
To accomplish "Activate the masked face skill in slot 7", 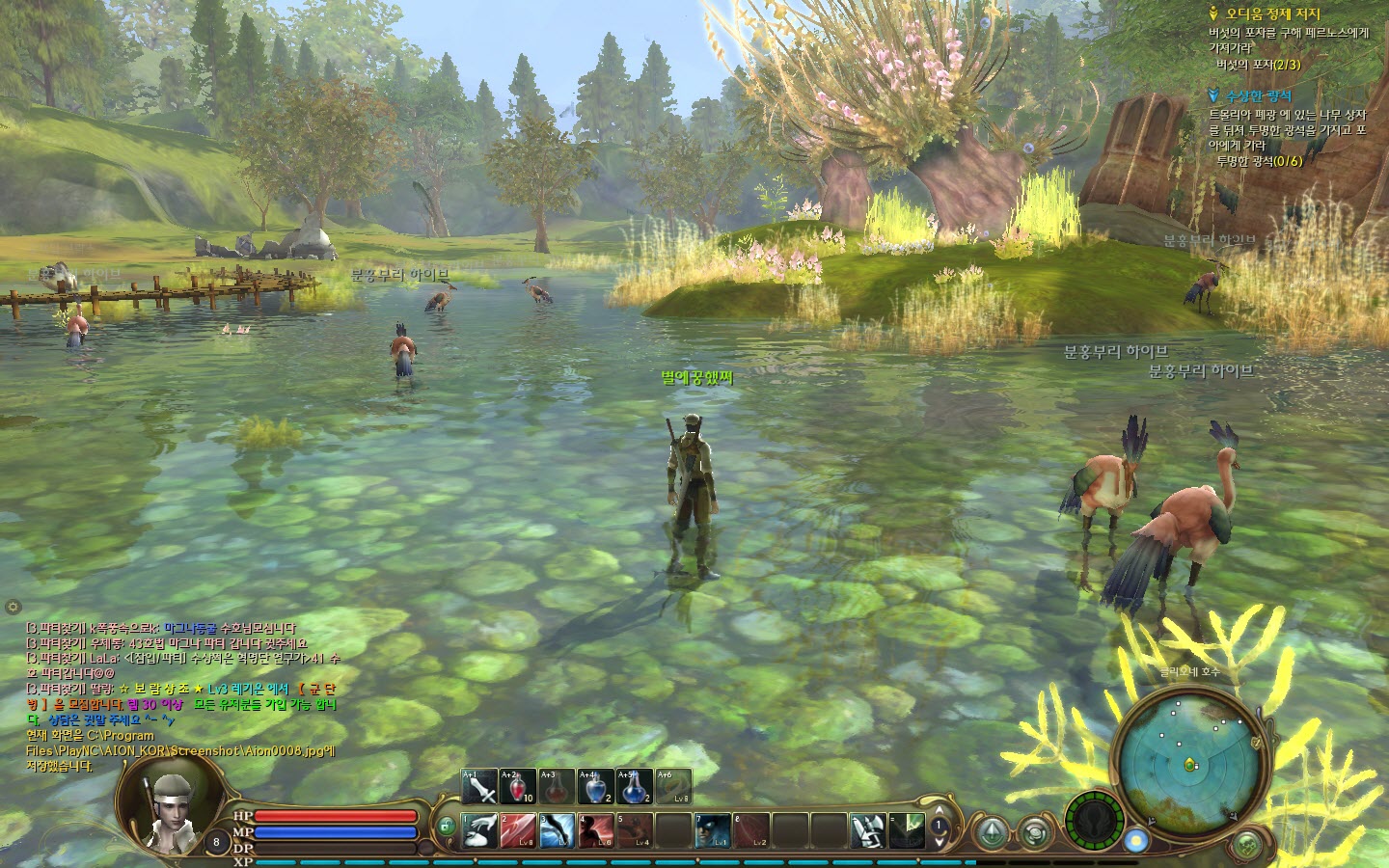I will (x=712, y=831).
